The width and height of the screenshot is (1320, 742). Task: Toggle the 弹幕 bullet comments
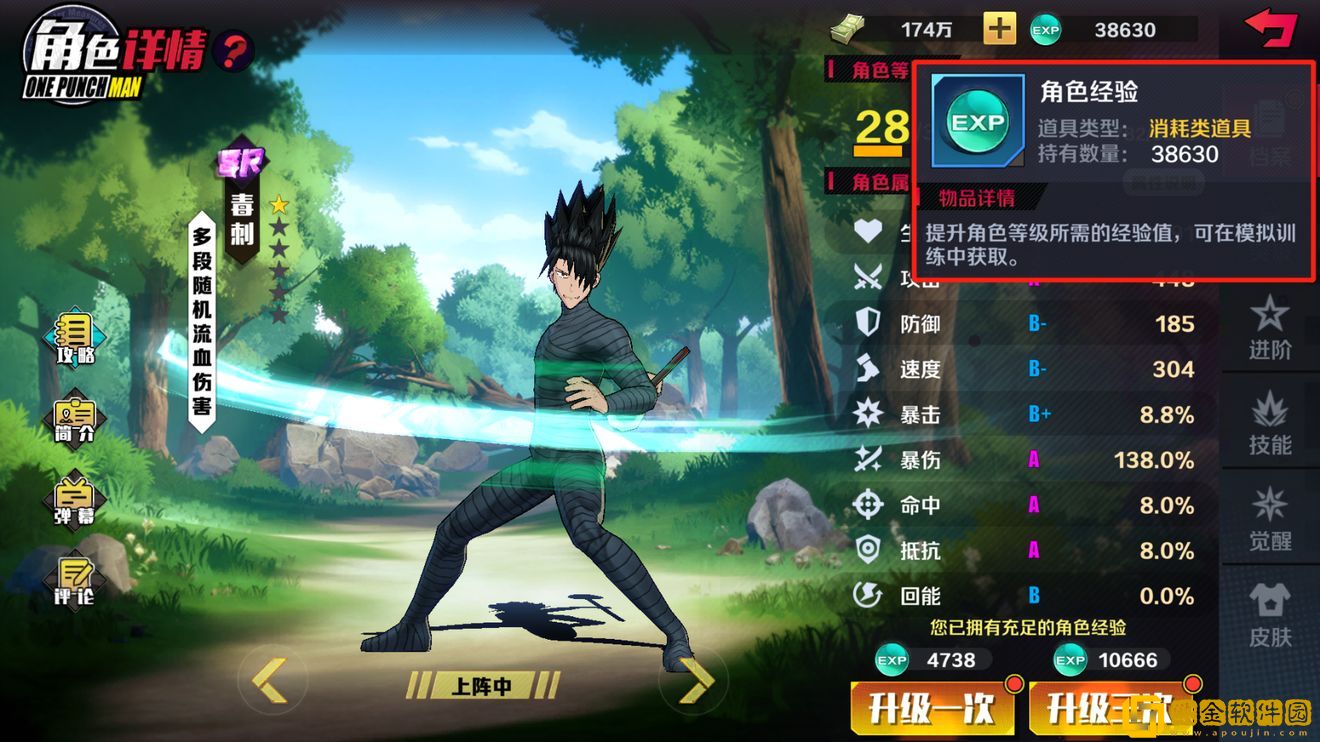click(75, 501)
